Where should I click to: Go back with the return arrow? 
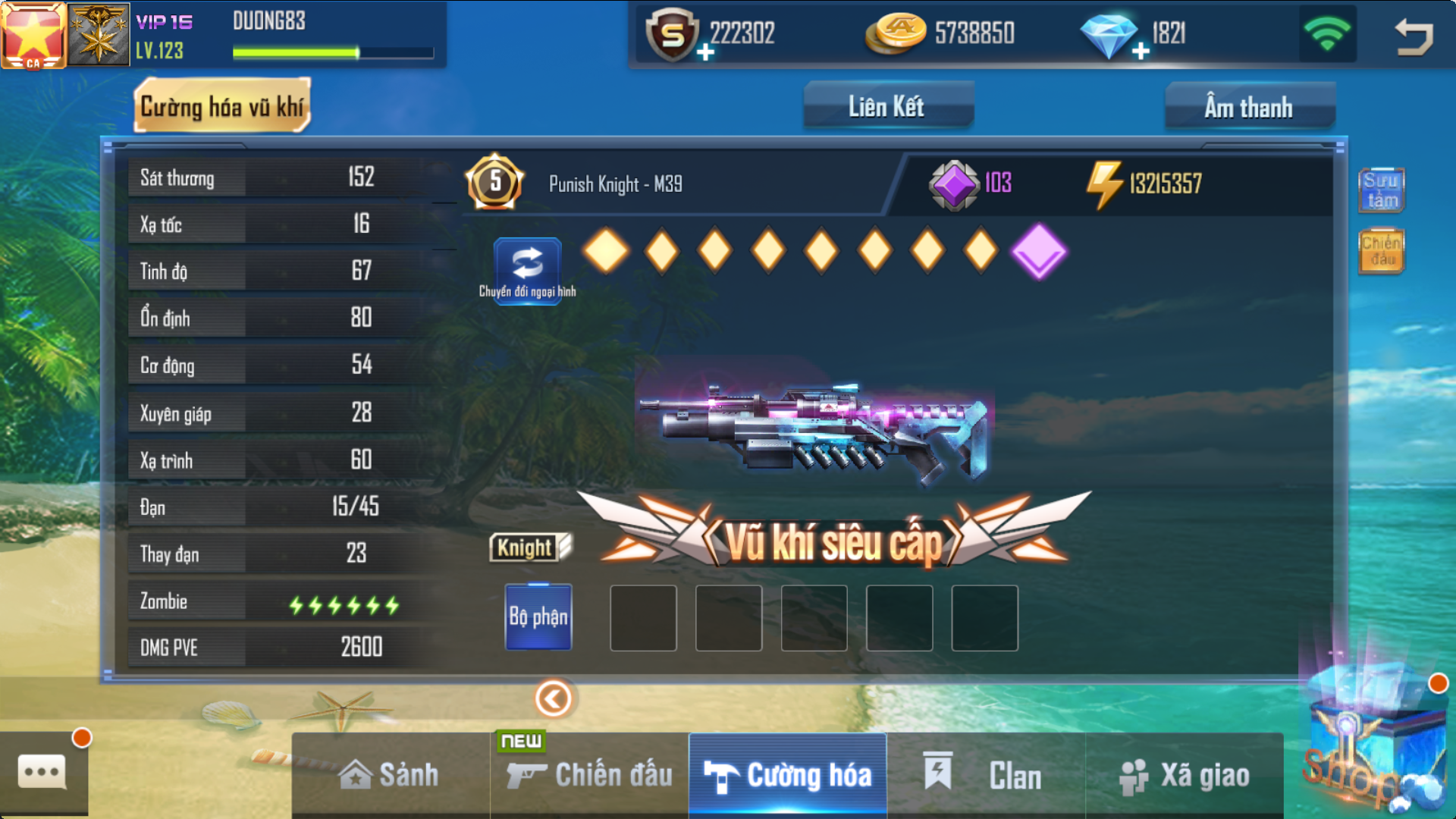(1413, 36)
